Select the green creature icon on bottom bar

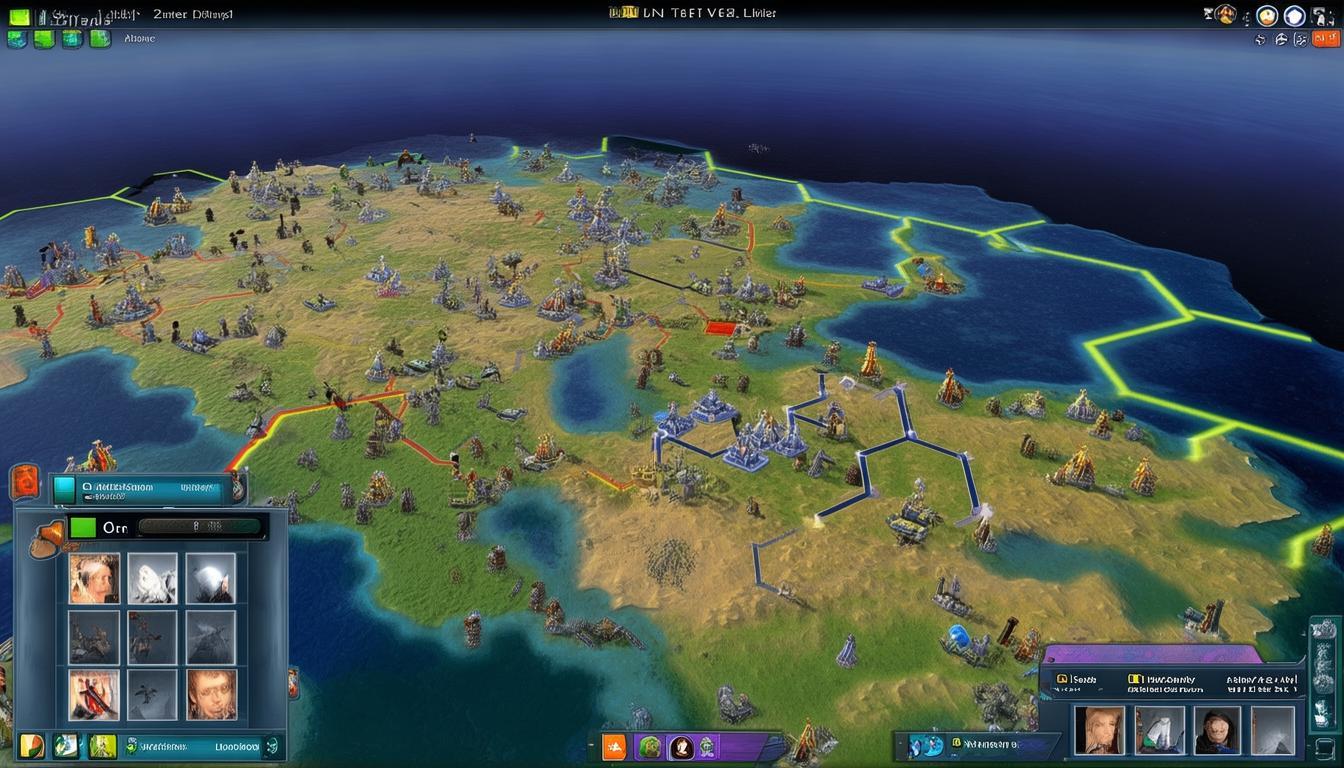[x=649, y=746]
